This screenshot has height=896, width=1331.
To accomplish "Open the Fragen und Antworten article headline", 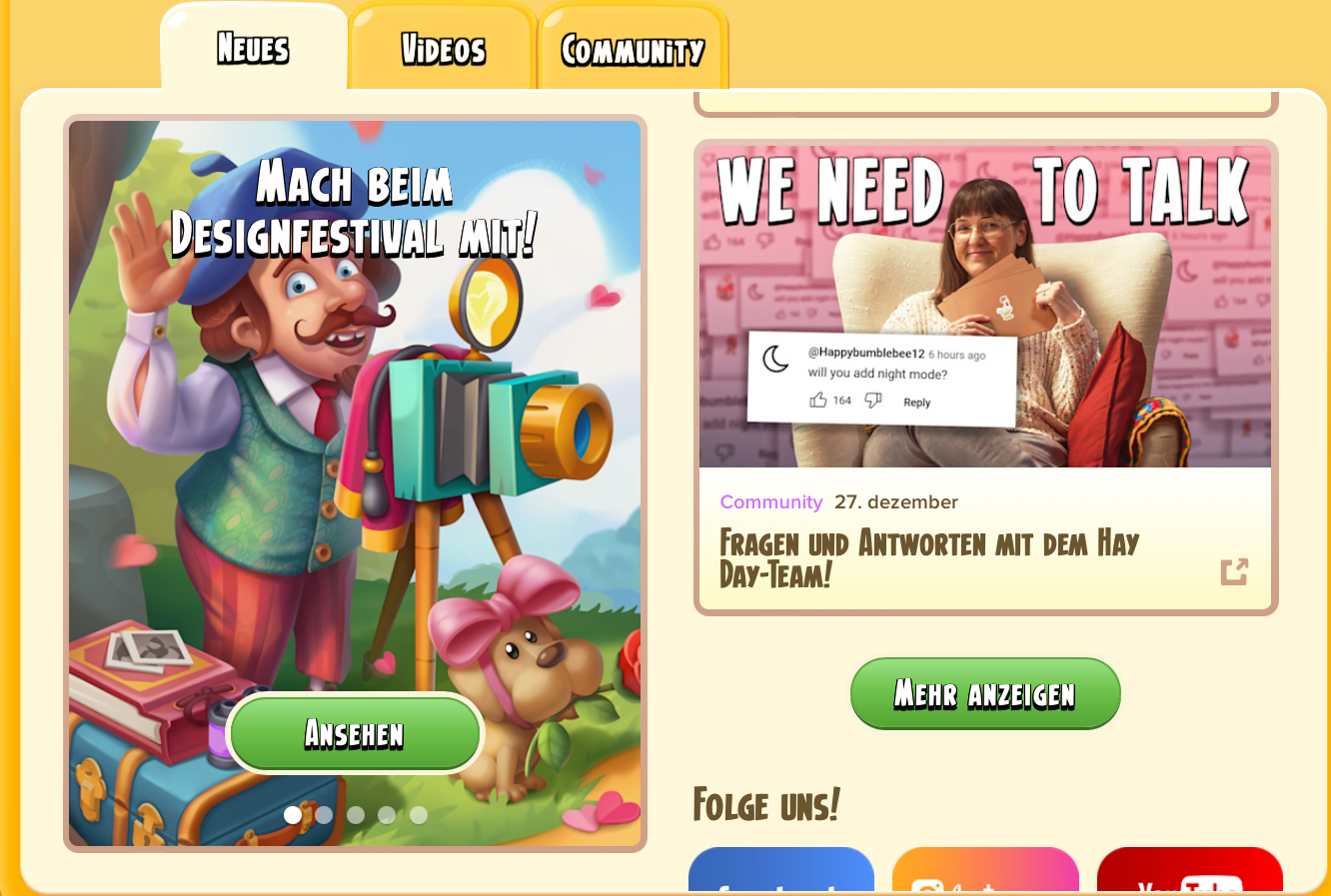I will coord(929,558).
